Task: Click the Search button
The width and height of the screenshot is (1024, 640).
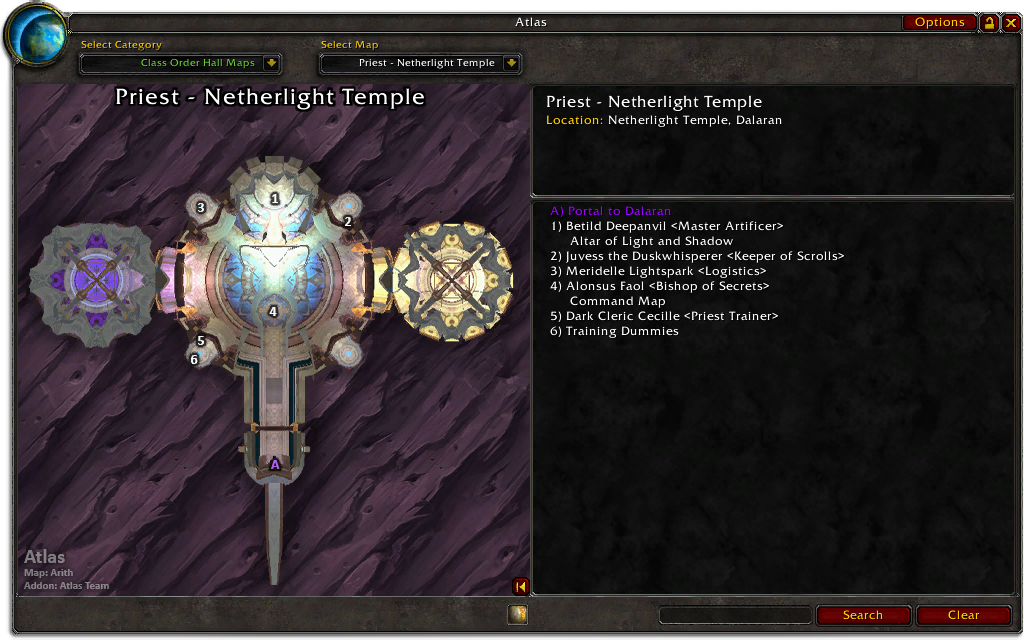Action: pos(862,615)
